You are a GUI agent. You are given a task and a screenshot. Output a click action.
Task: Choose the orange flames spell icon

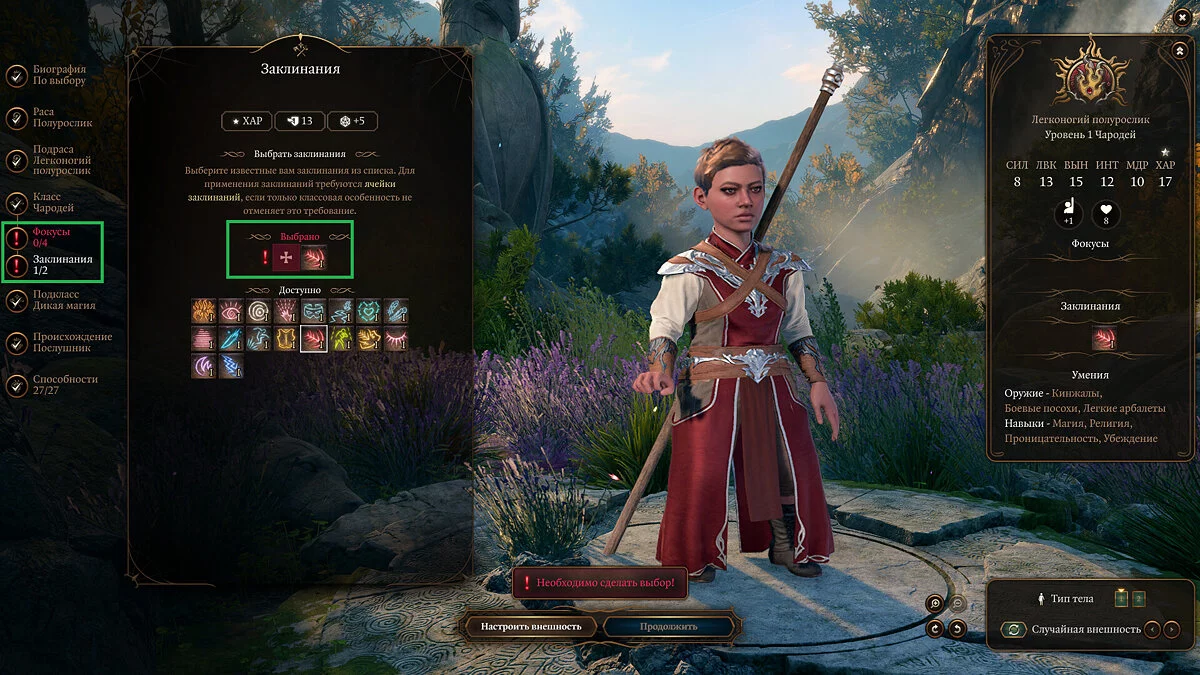click(204, 311)
